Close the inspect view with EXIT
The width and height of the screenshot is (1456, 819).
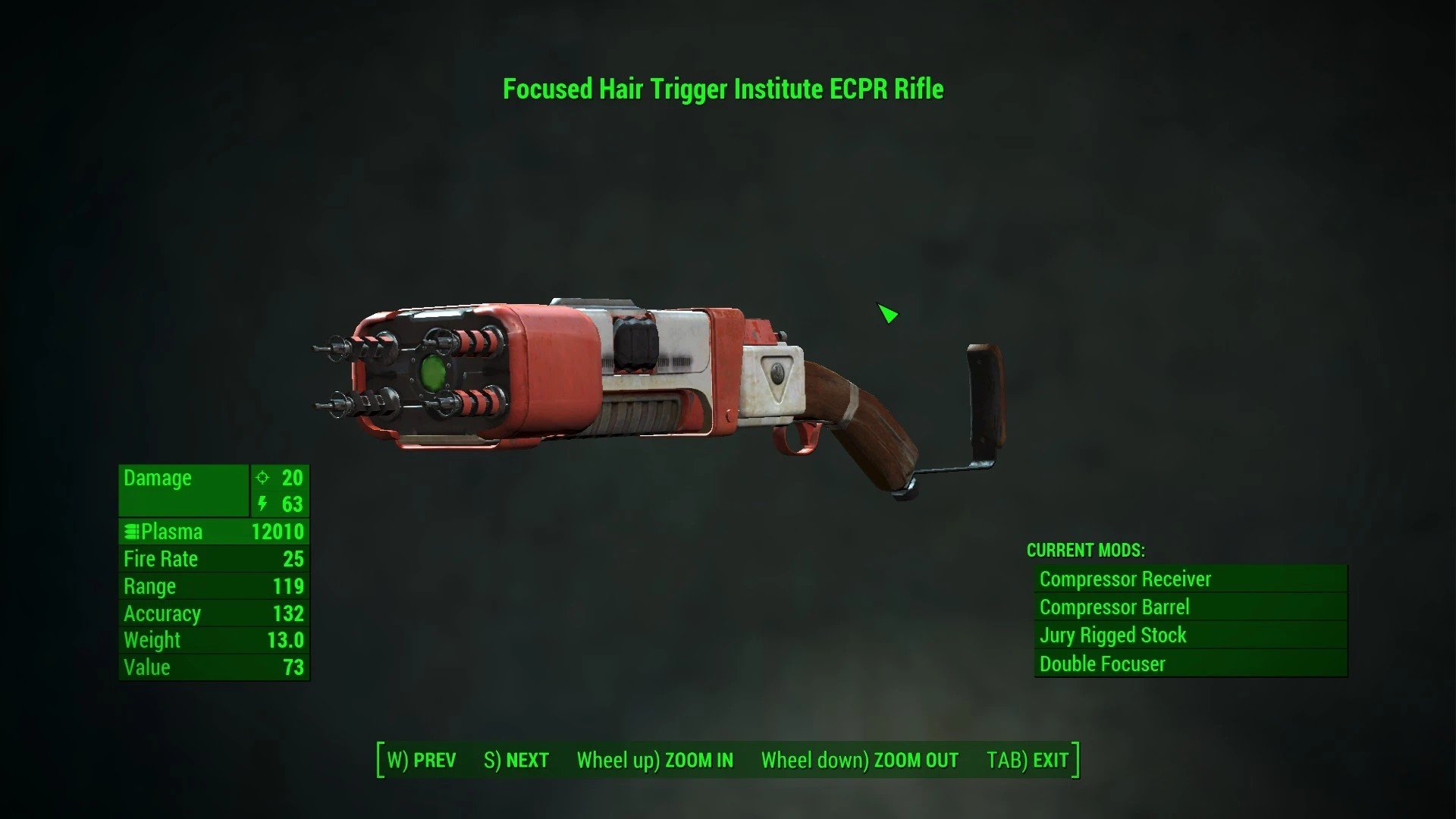pos(1028,760)
